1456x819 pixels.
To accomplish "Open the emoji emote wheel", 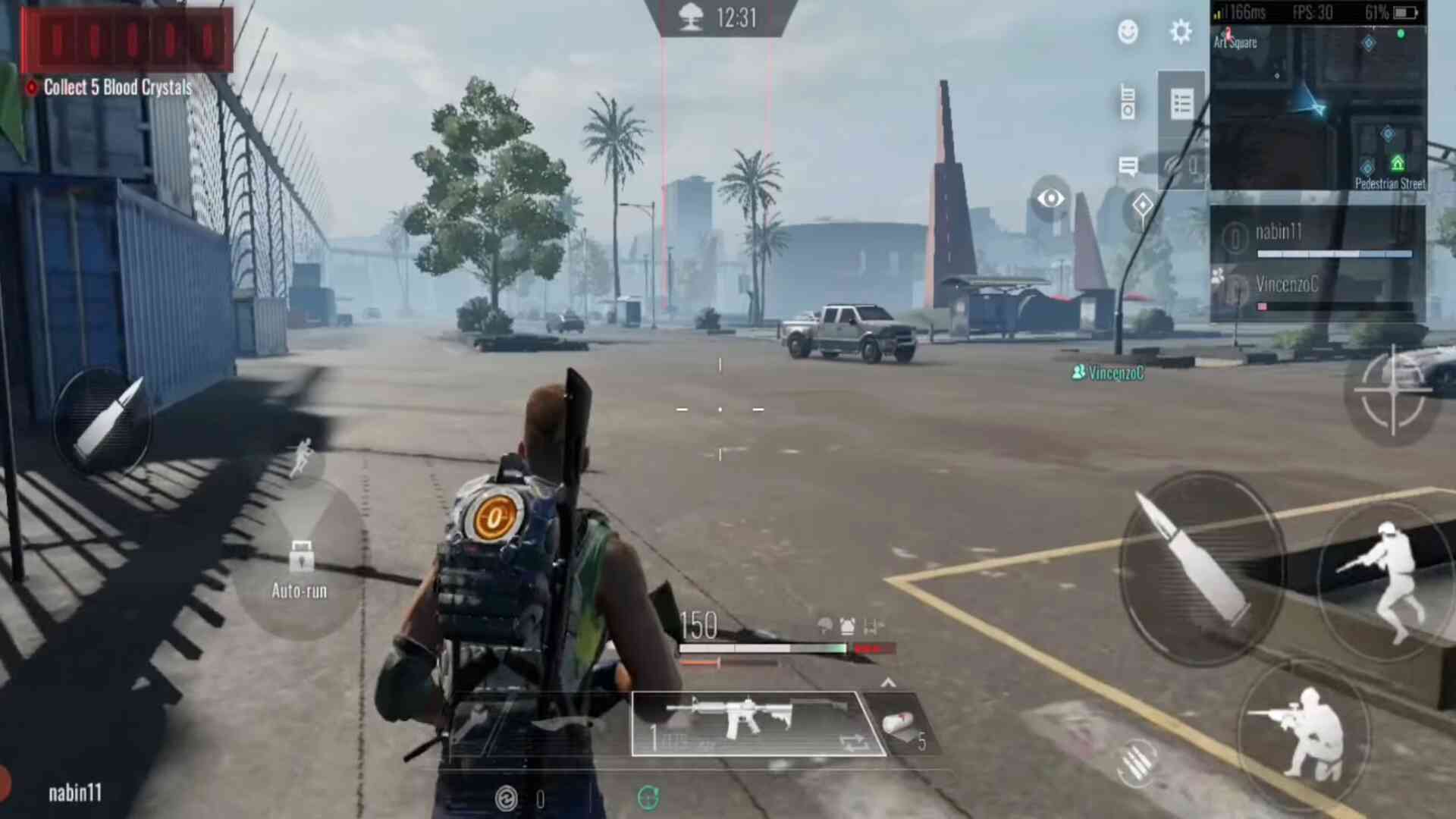I will (1128, 32).
